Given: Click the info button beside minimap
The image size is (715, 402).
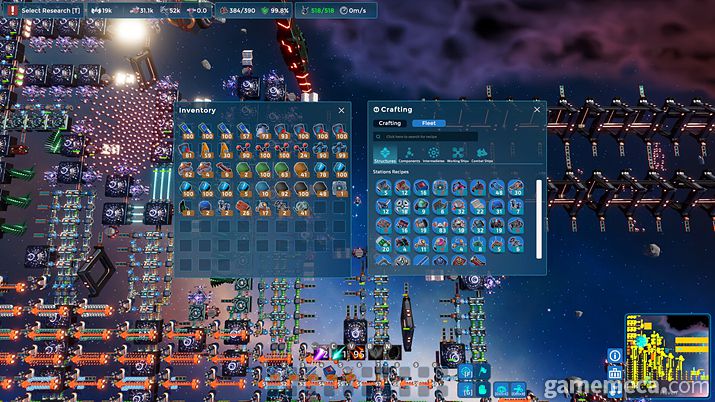Looking at the screenshot, I should click(614, 355).
